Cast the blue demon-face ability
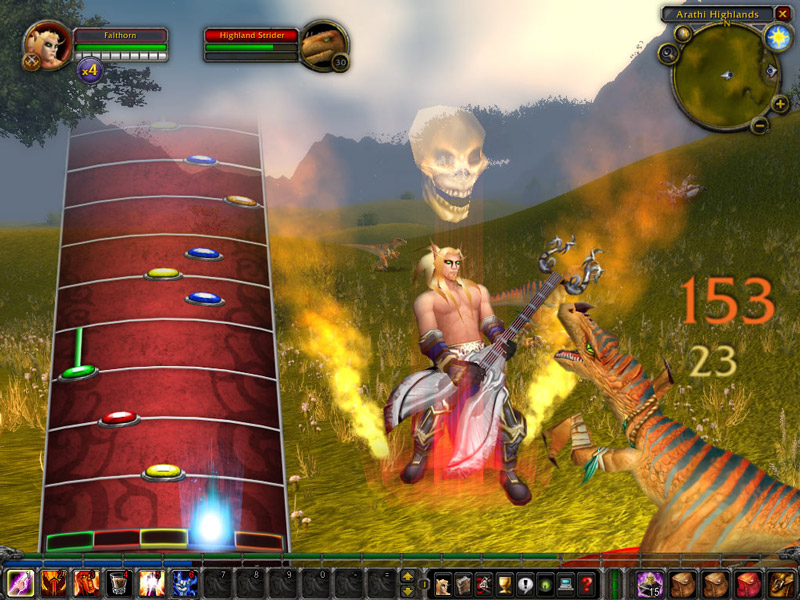 tap(184, 582)
